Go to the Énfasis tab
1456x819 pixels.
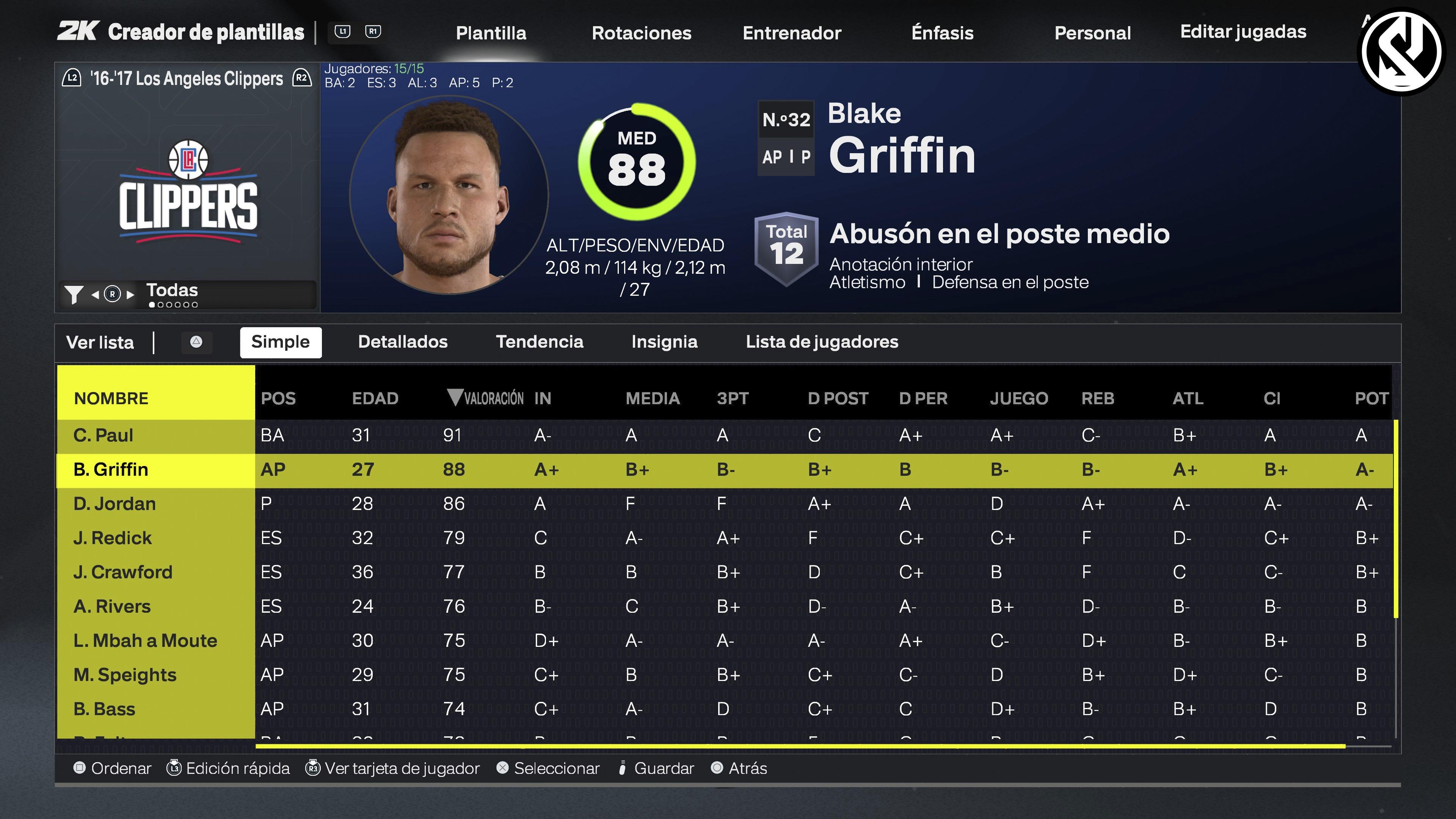942,33
